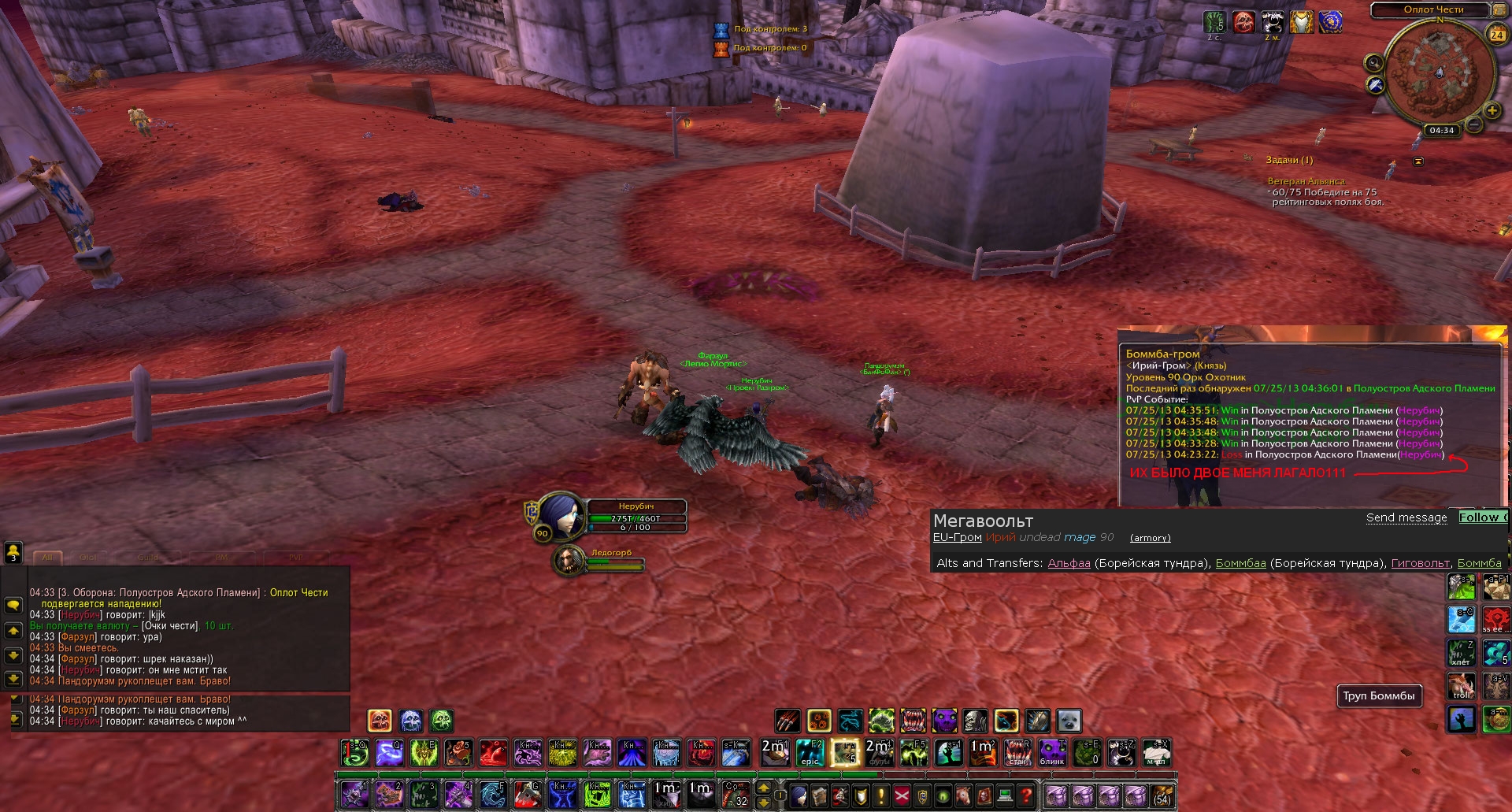Open the armory link for Мегавоольт
Screen dimensions: 1512x812
1150,538
